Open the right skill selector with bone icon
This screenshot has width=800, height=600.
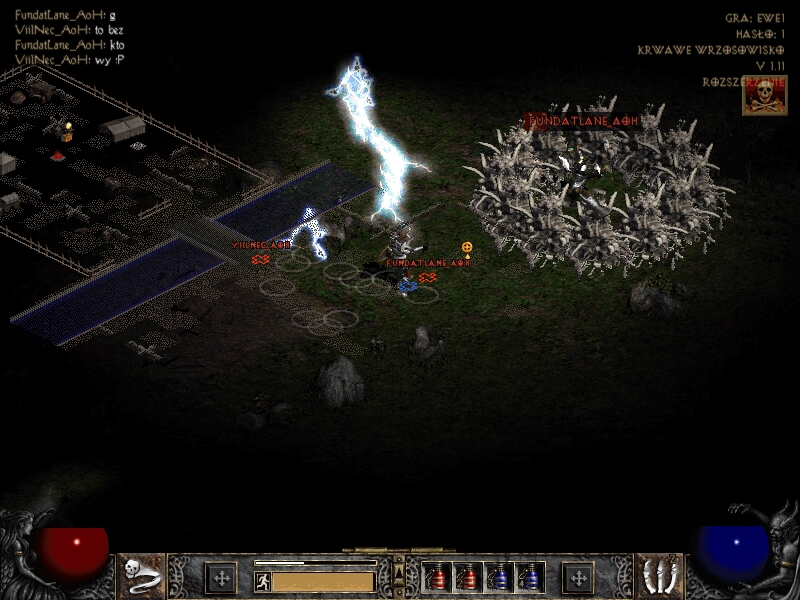(659, 576)
